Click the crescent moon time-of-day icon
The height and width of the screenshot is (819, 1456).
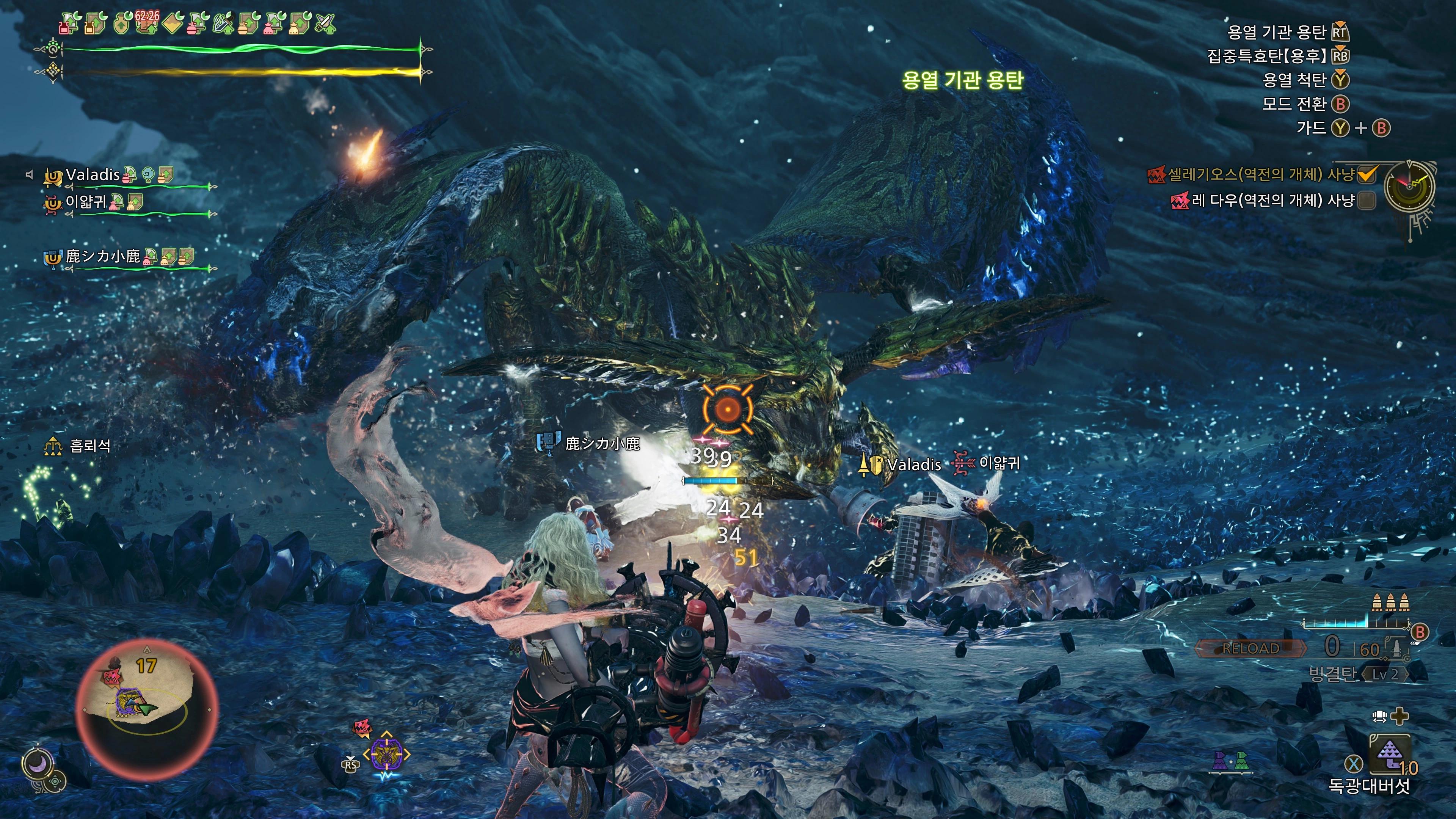(x=37, y=764)
